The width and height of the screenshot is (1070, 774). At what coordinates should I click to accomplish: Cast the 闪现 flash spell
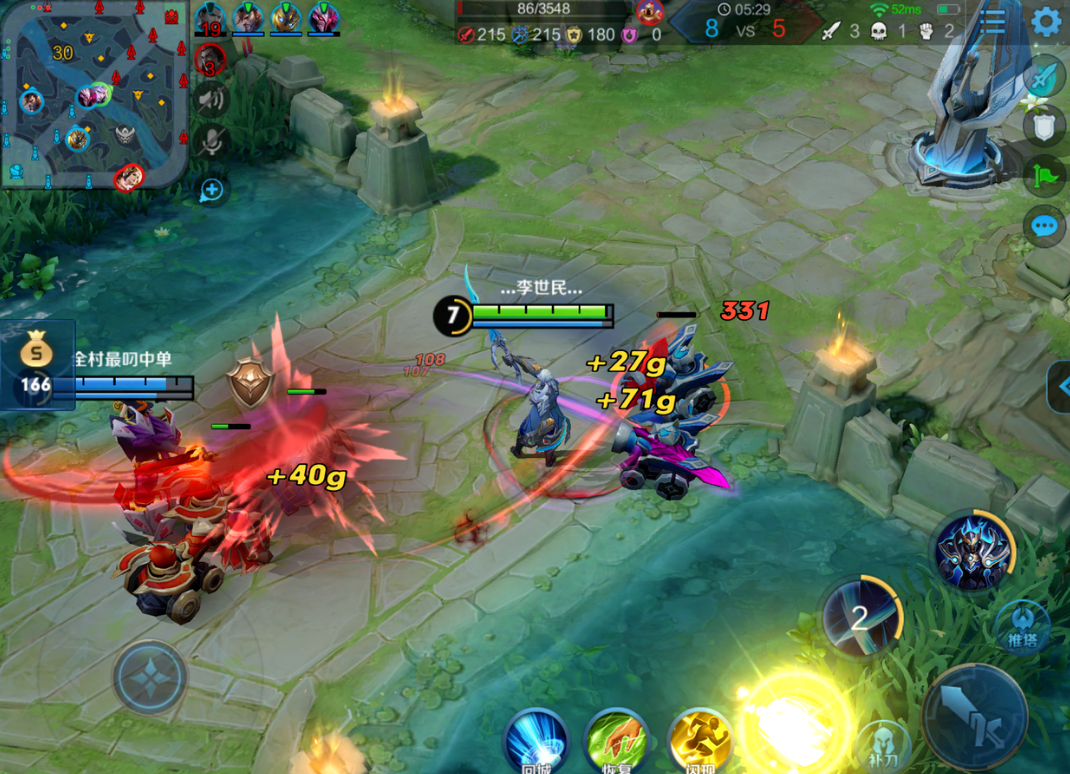(700, 742)
